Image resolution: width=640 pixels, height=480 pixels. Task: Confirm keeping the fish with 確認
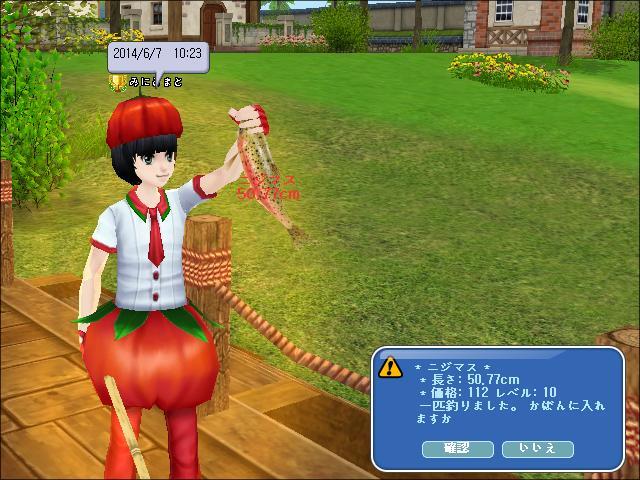pyautogui.click(x=459, y=447)
